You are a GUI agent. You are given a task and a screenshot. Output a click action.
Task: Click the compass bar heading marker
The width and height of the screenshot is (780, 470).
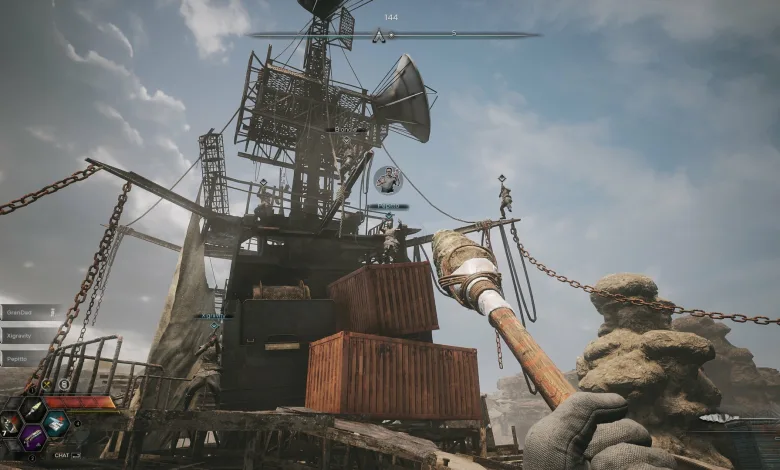[x=379, y=36]
